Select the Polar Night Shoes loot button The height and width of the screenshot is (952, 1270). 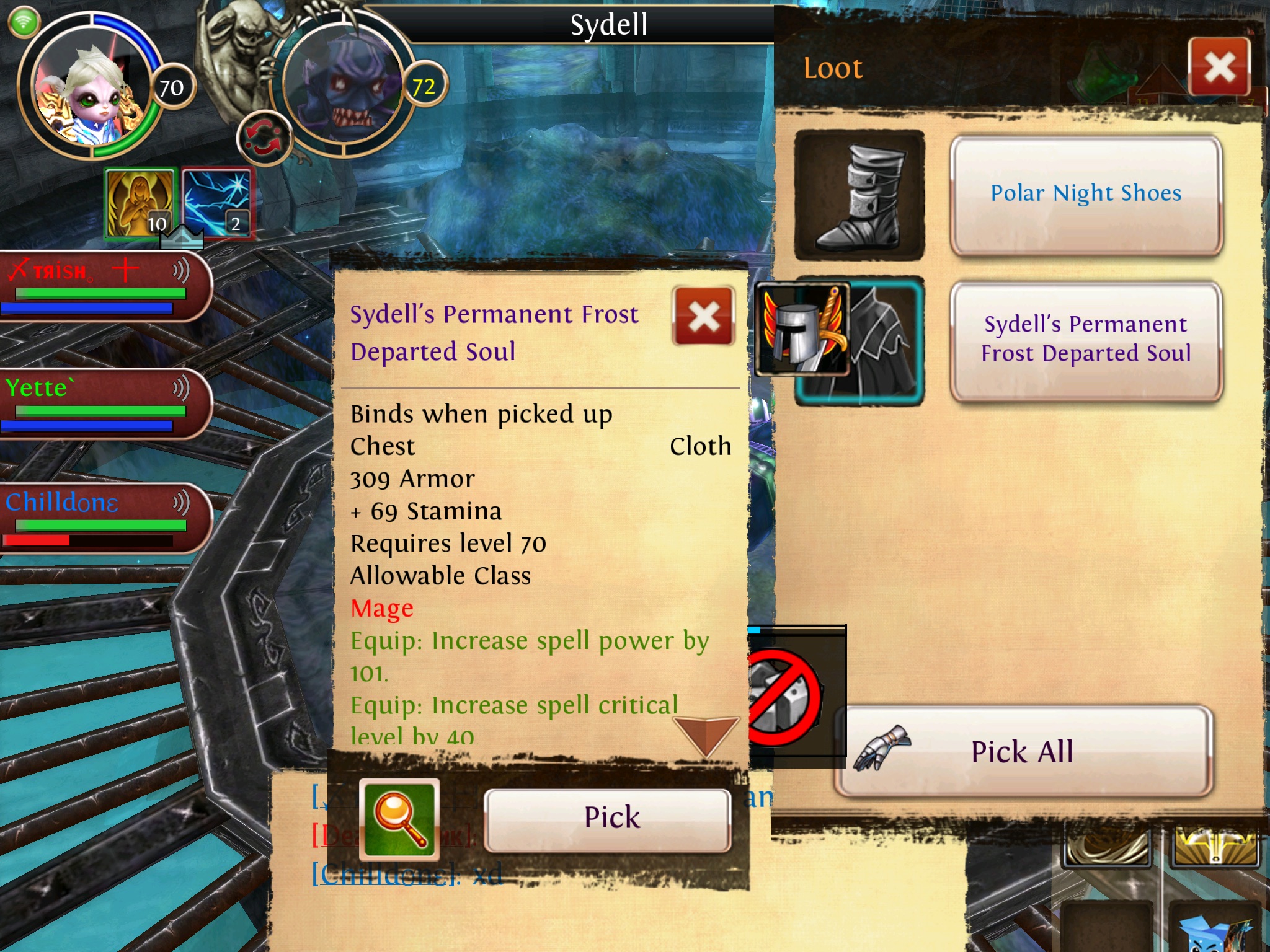(1085, 194)
